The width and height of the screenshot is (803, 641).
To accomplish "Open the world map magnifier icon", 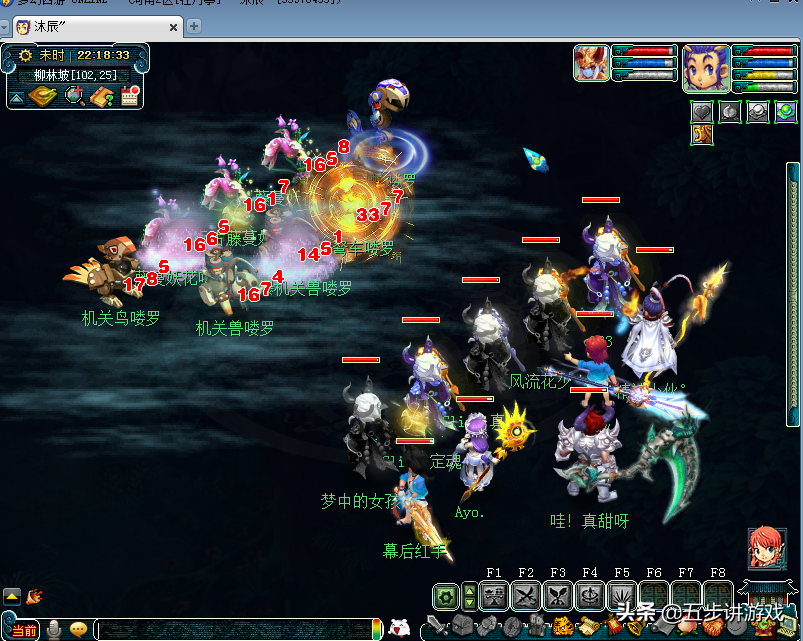I will 74,96.
